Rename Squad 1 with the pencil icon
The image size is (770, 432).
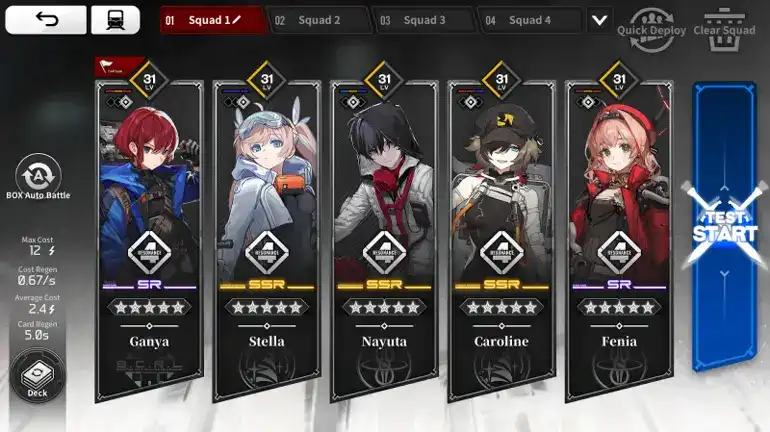(237, 20)
